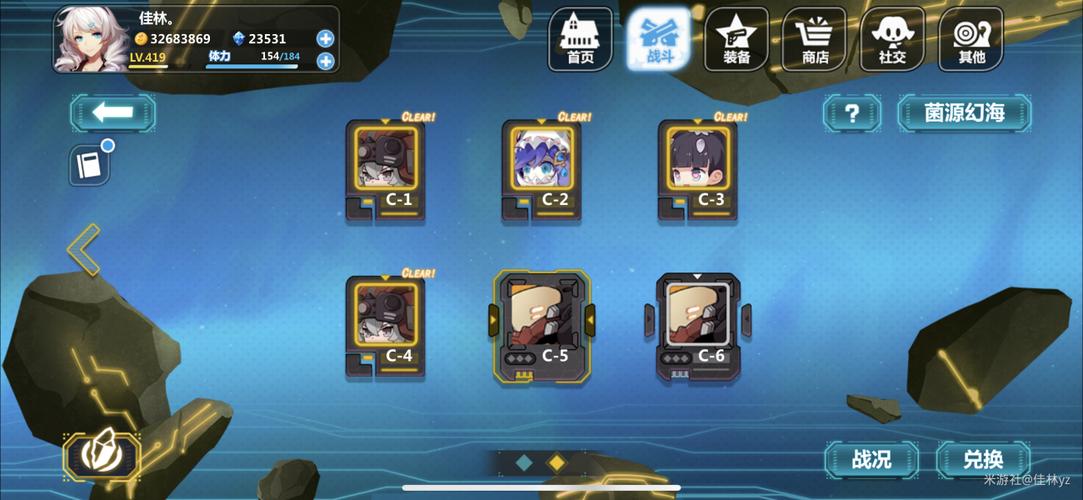The height and width of the screenshot is (500, 1083).
Task: Click the 菌源幻海 title button
Action: pos(964,113)
